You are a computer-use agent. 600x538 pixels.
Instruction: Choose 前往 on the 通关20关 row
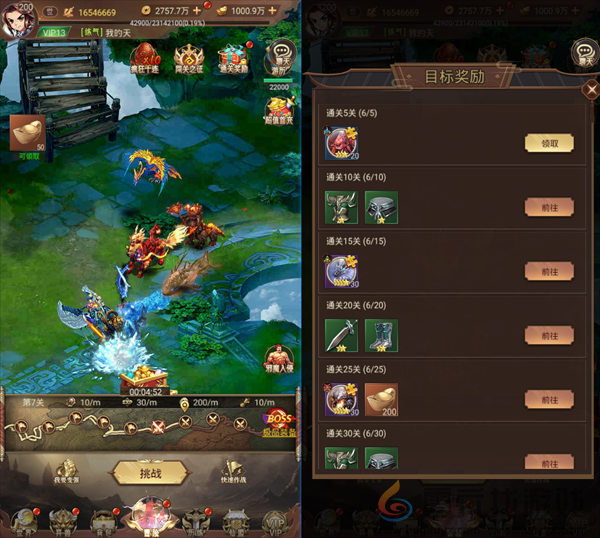click(x=549, y=335)
